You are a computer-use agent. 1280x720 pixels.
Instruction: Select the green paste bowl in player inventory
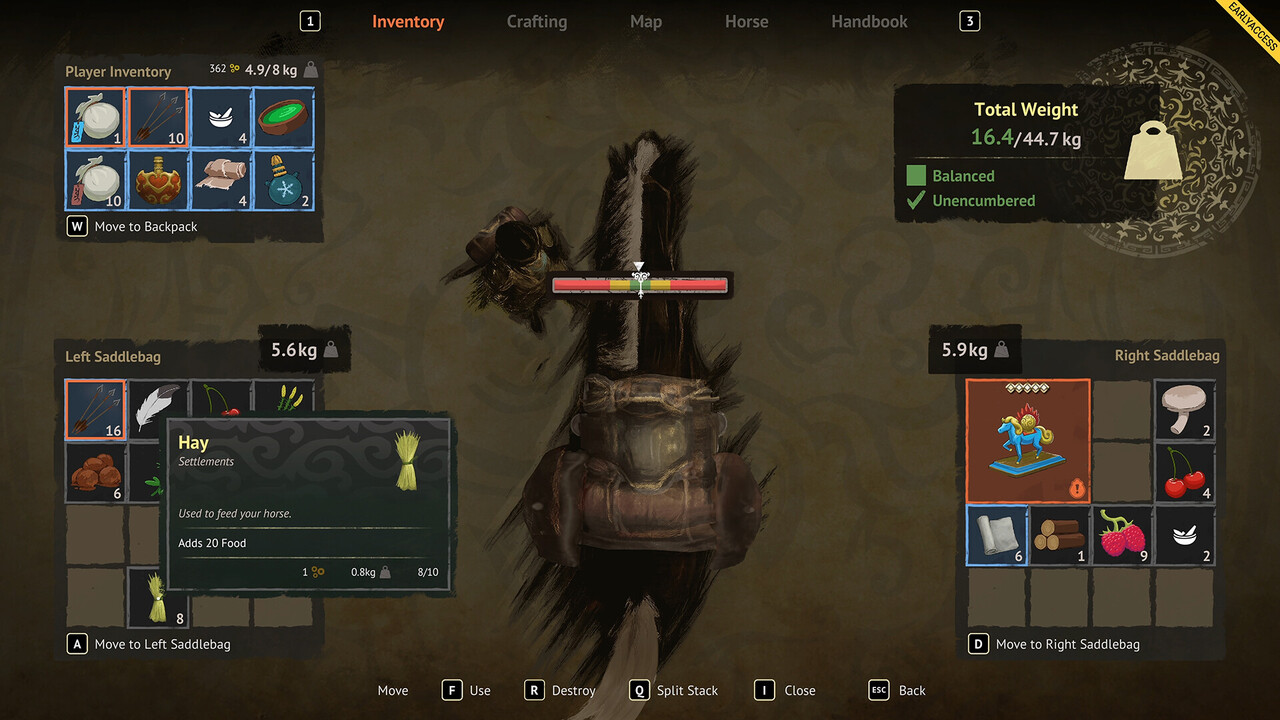283,118
